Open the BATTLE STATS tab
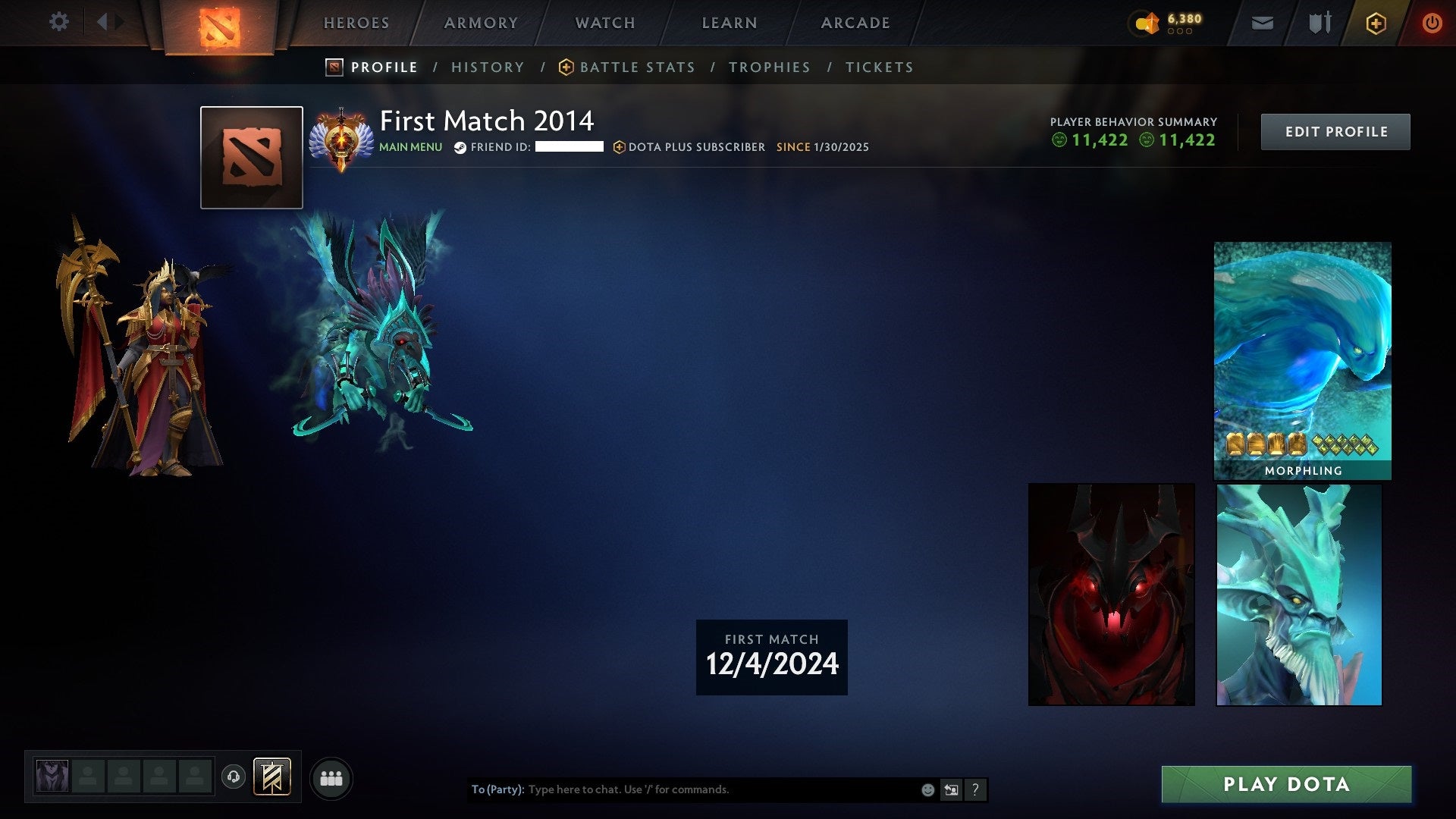 (x=637, y=67)
